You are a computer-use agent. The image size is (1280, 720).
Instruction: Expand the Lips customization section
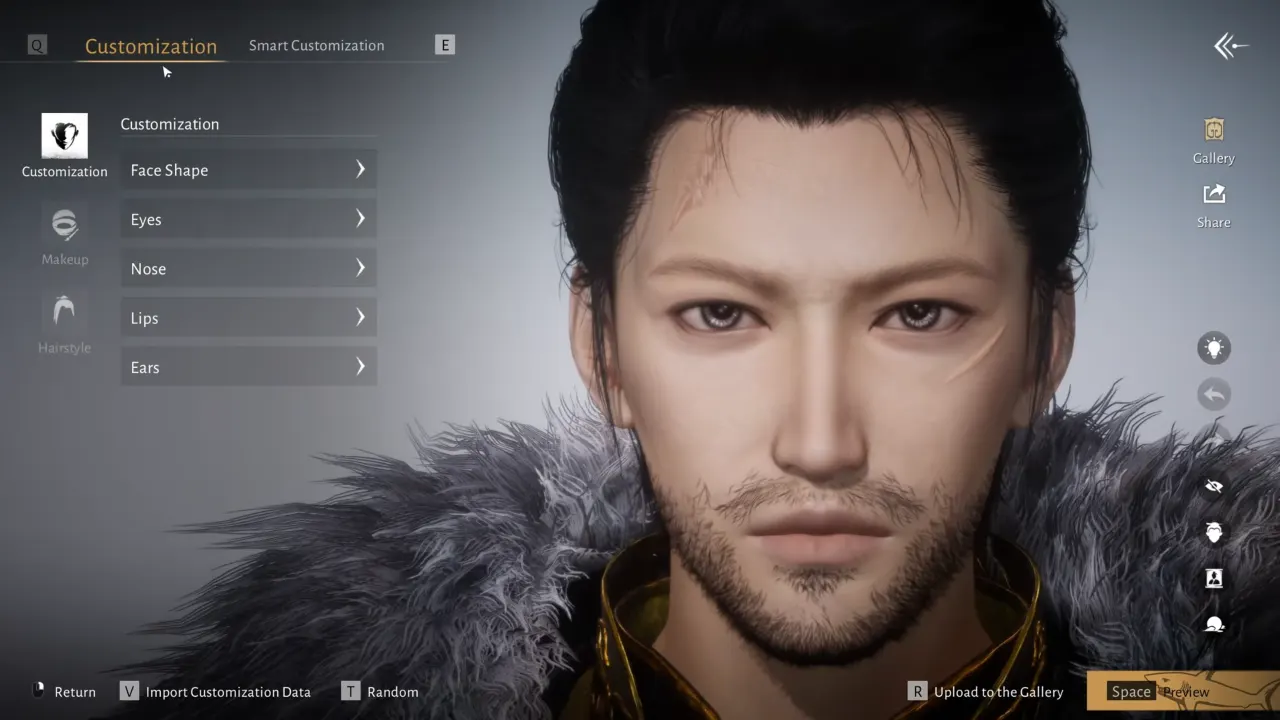pos(248,317)
